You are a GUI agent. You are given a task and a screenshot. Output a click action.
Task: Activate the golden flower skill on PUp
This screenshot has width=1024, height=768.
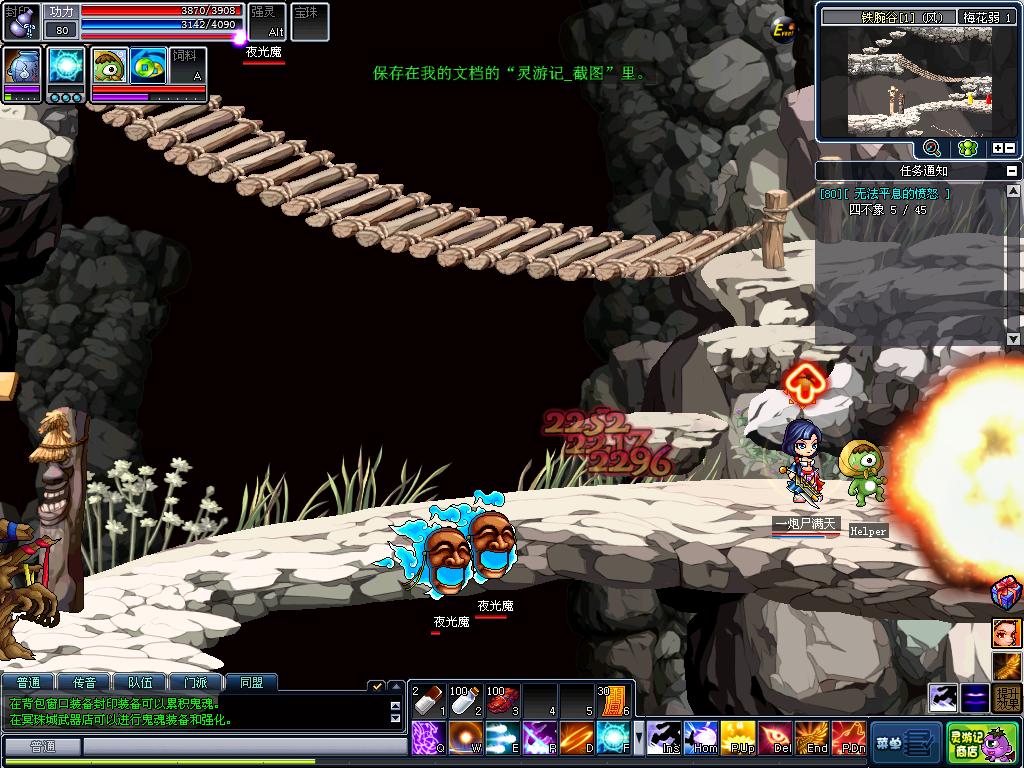738,738
